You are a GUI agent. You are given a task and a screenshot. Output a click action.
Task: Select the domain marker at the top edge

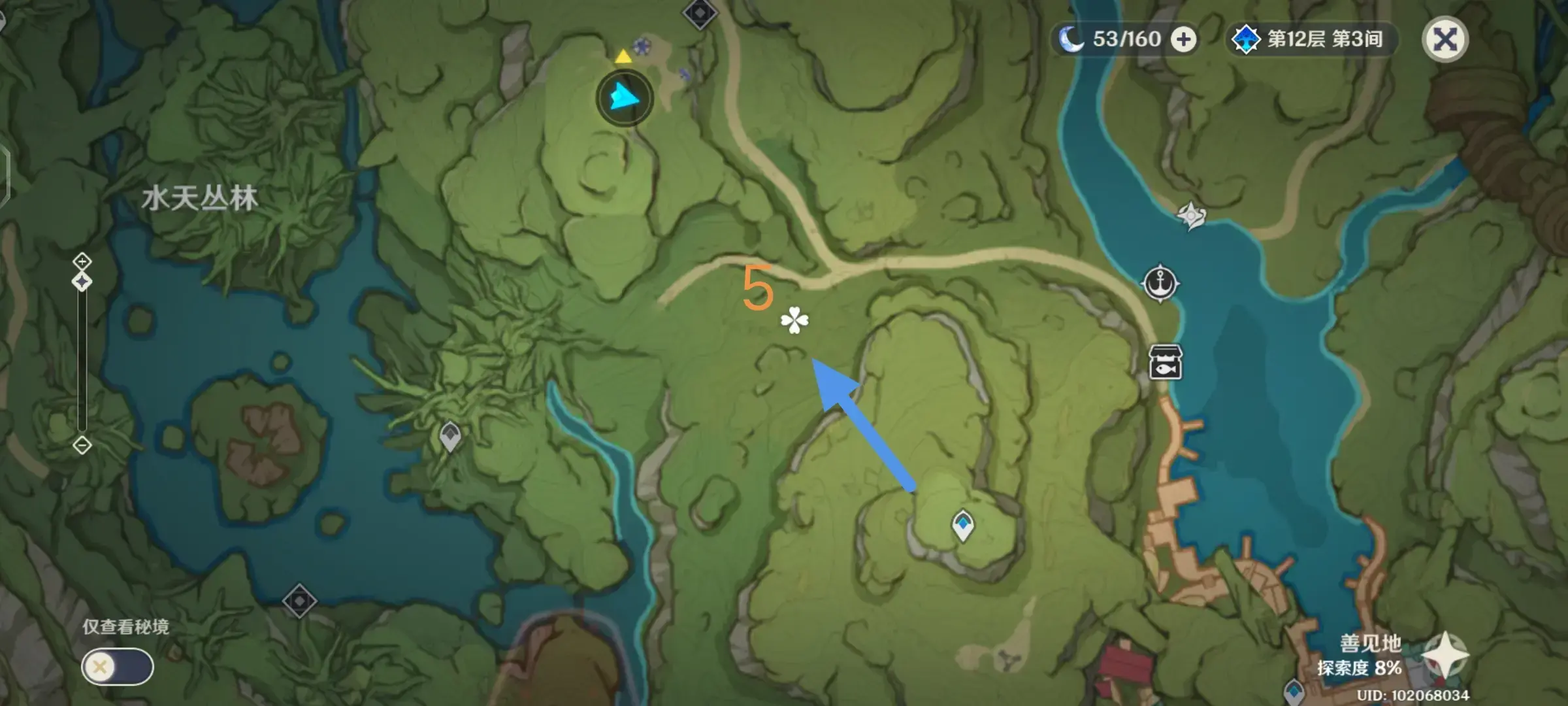[x=700, y=12]
